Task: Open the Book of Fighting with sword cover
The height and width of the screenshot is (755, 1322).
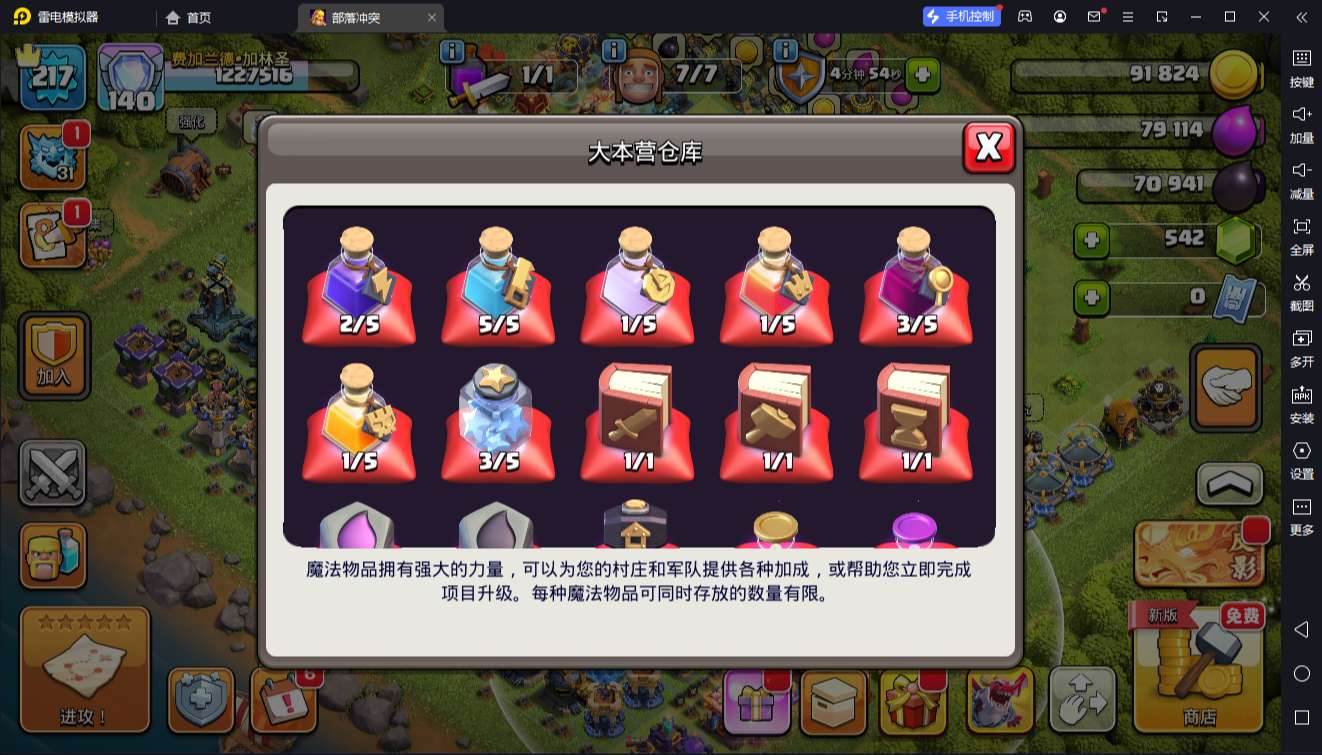Action: coord(637,420)
